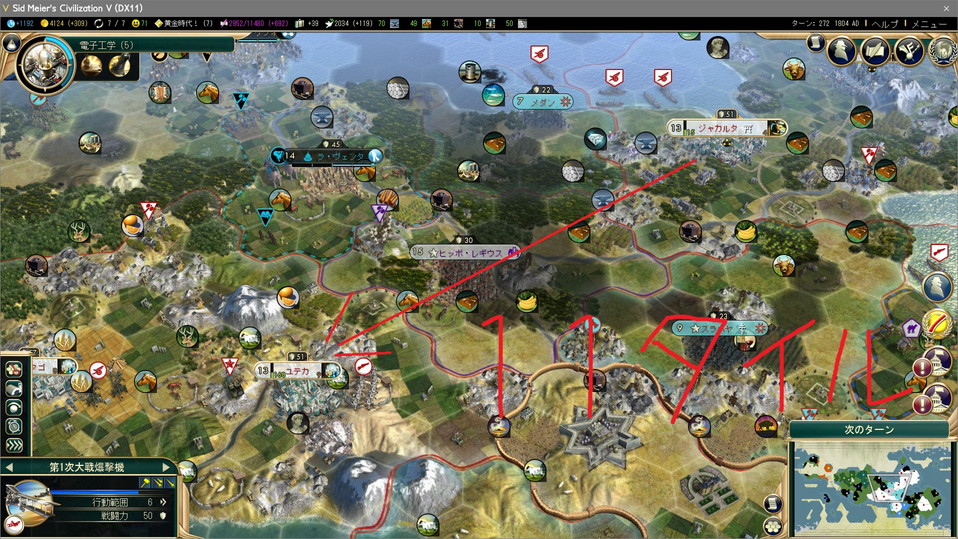Open the scroll notification log icon
958x539 pixels.
click(816, 44)
